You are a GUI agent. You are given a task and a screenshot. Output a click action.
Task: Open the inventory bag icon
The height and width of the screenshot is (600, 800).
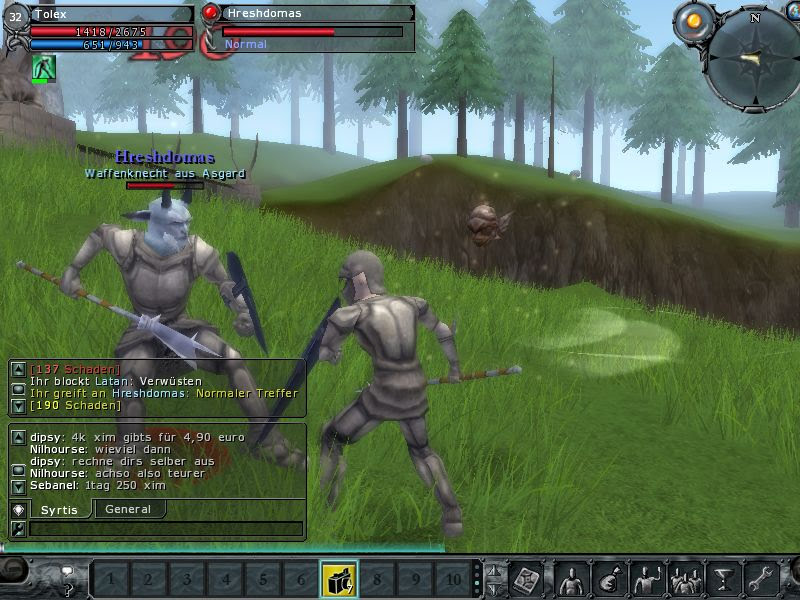tap(609, 579)
